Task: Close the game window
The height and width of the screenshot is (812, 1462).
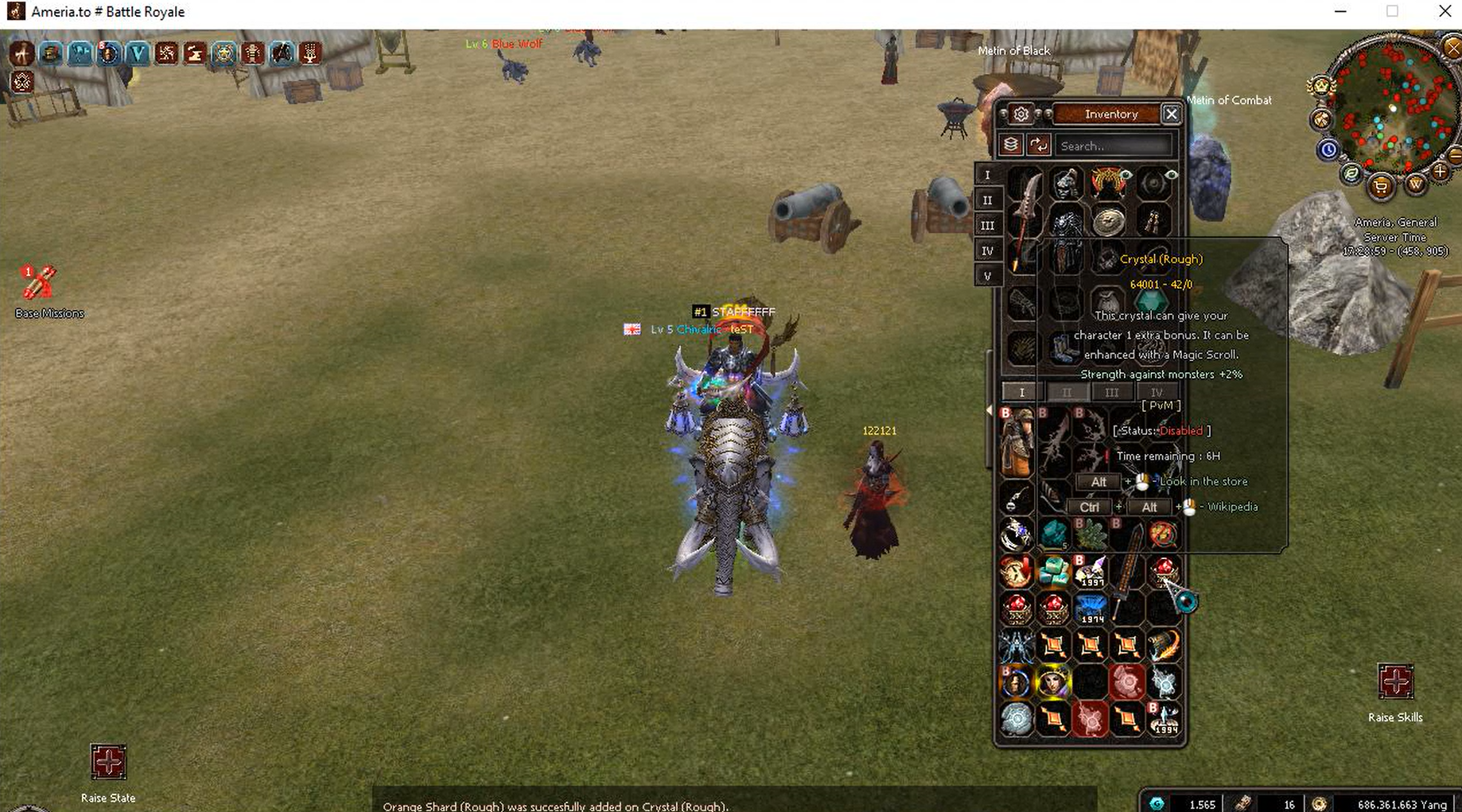Action: click(x=1445, y=12)
